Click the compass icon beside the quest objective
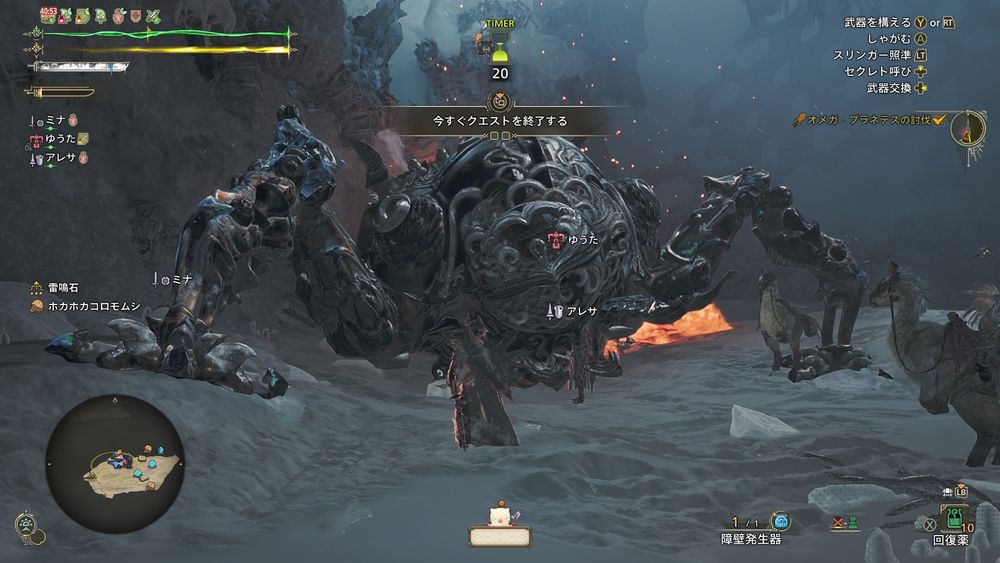1000x563 pixels. (967, 128)
